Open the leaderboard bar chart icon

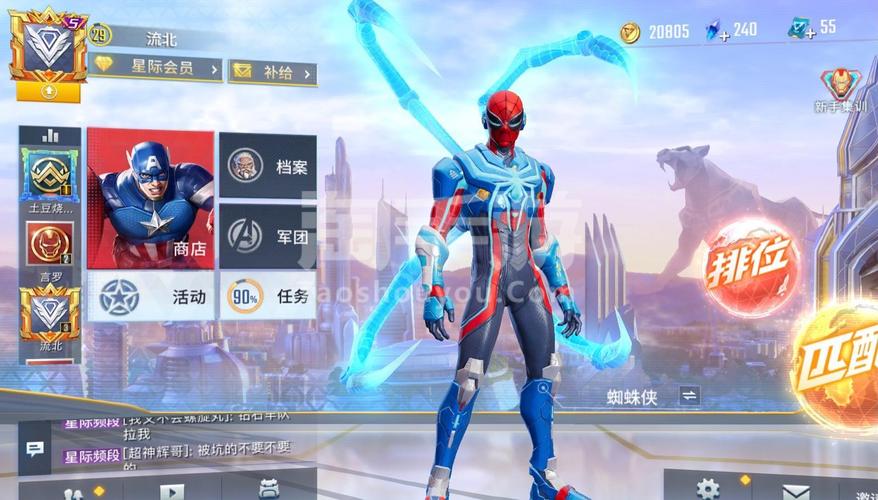coord(49,136)
